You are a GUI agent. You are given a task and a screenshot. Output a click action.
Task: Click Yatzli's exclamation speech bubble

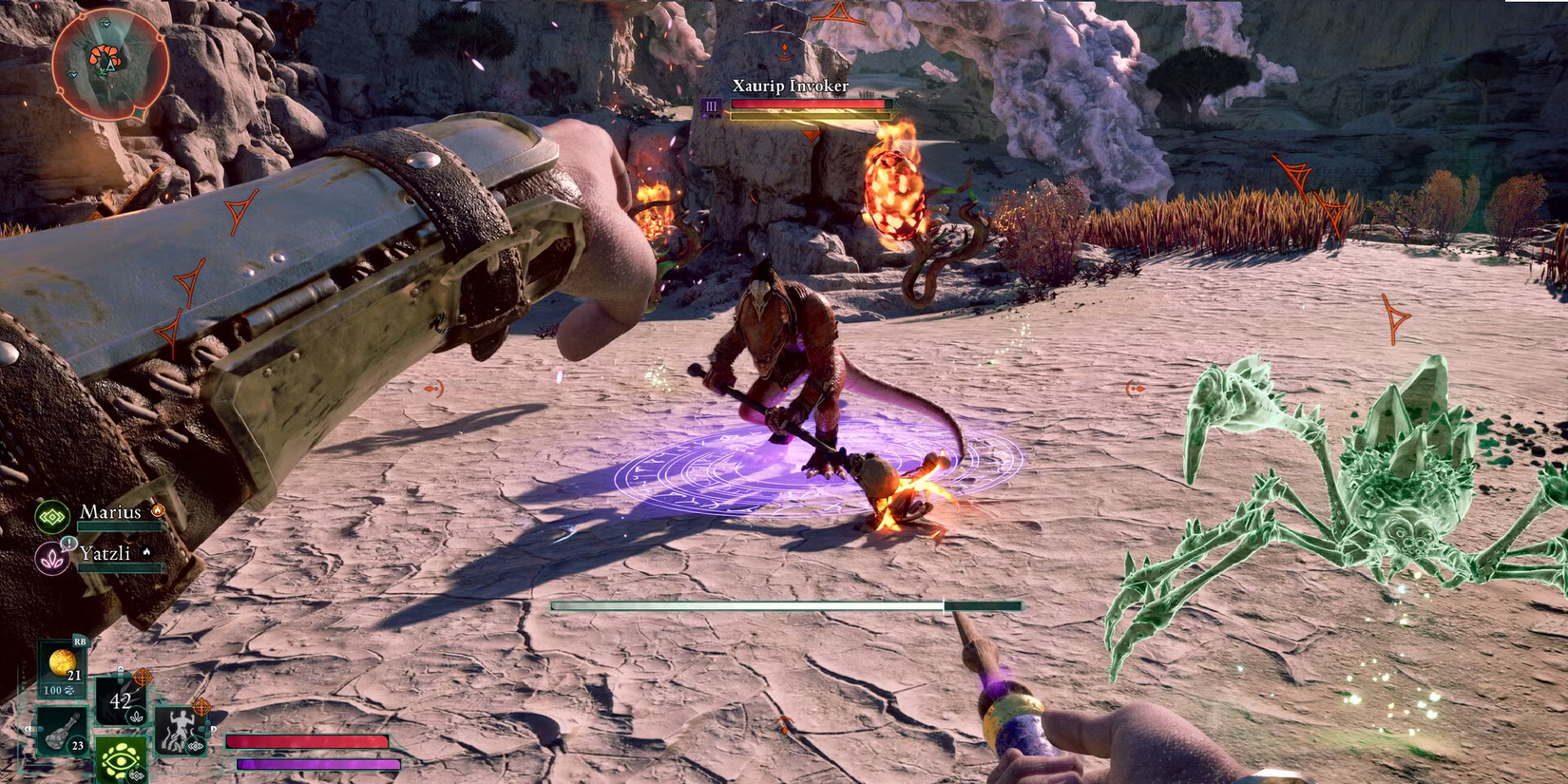click(x=69, y=544)
